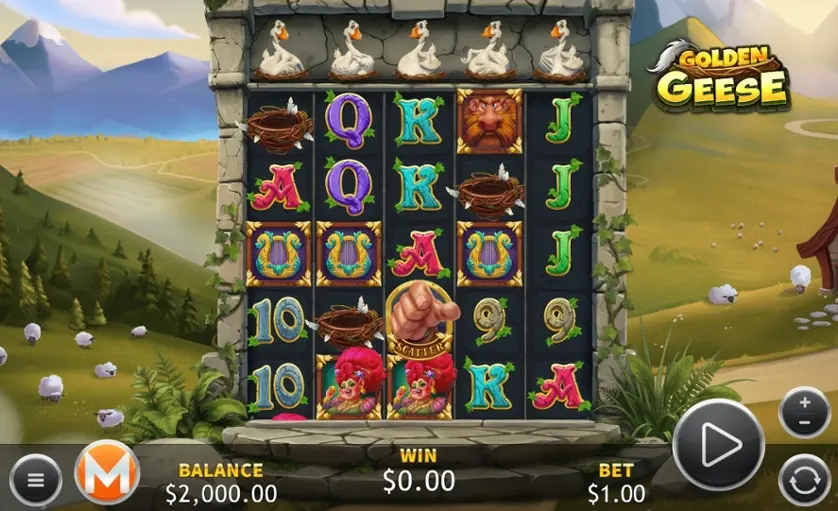
Task: Open the hamburger menu
Action: [x=36, y=480]
